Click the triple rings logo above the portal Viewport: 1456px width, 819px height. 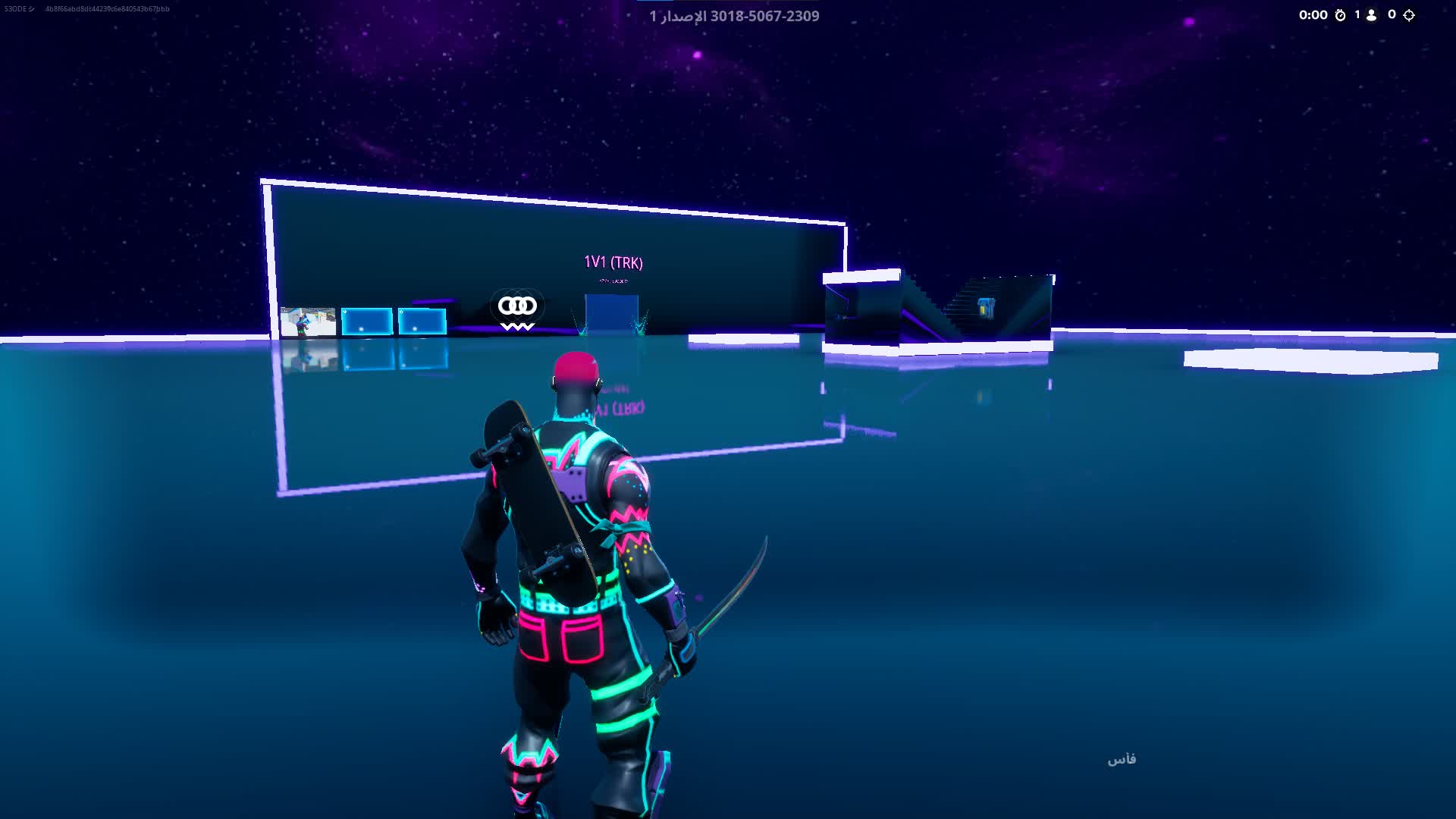(x=516, y=306)
